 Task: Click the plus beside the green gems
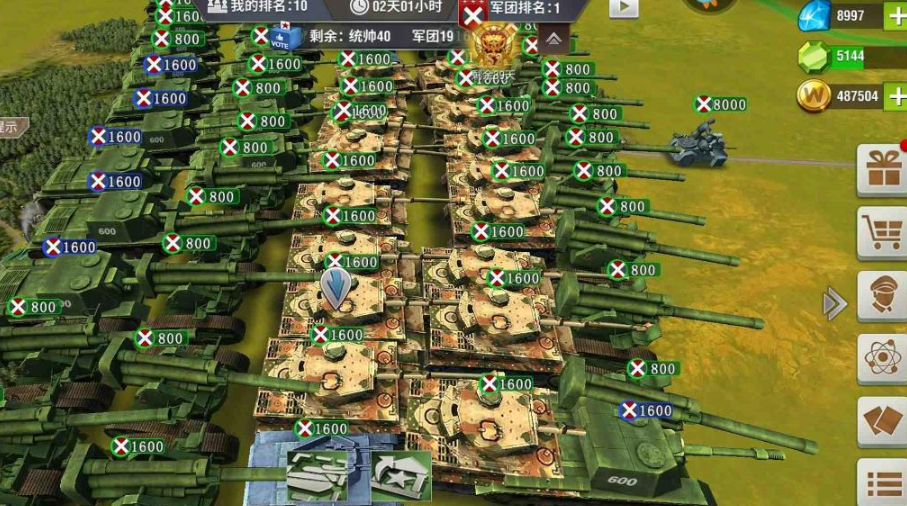893,56
